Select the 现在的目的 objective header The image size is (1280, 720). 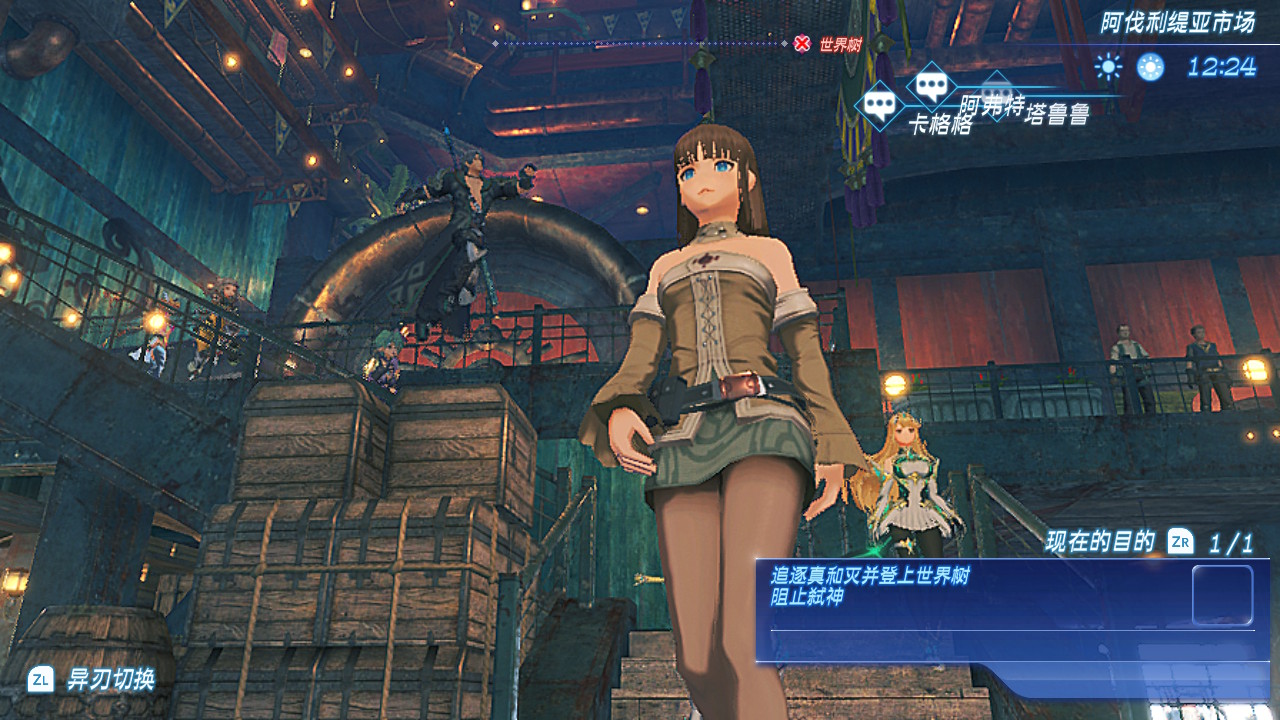coord(1100,542)
